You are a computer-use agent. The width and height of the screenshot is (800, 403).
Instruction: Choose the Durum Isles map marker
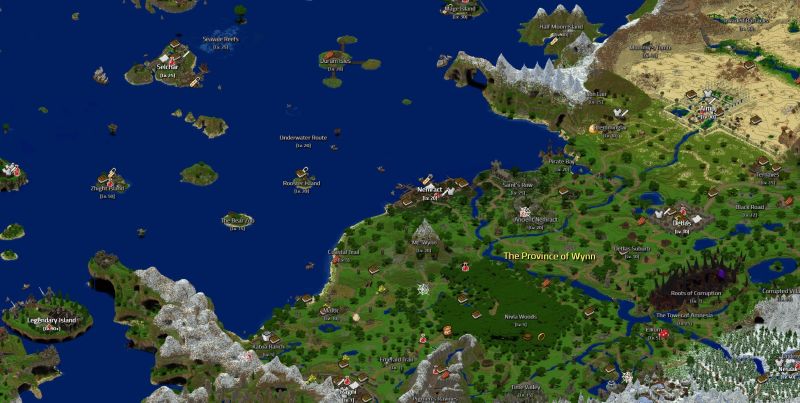tap(335, 61)
